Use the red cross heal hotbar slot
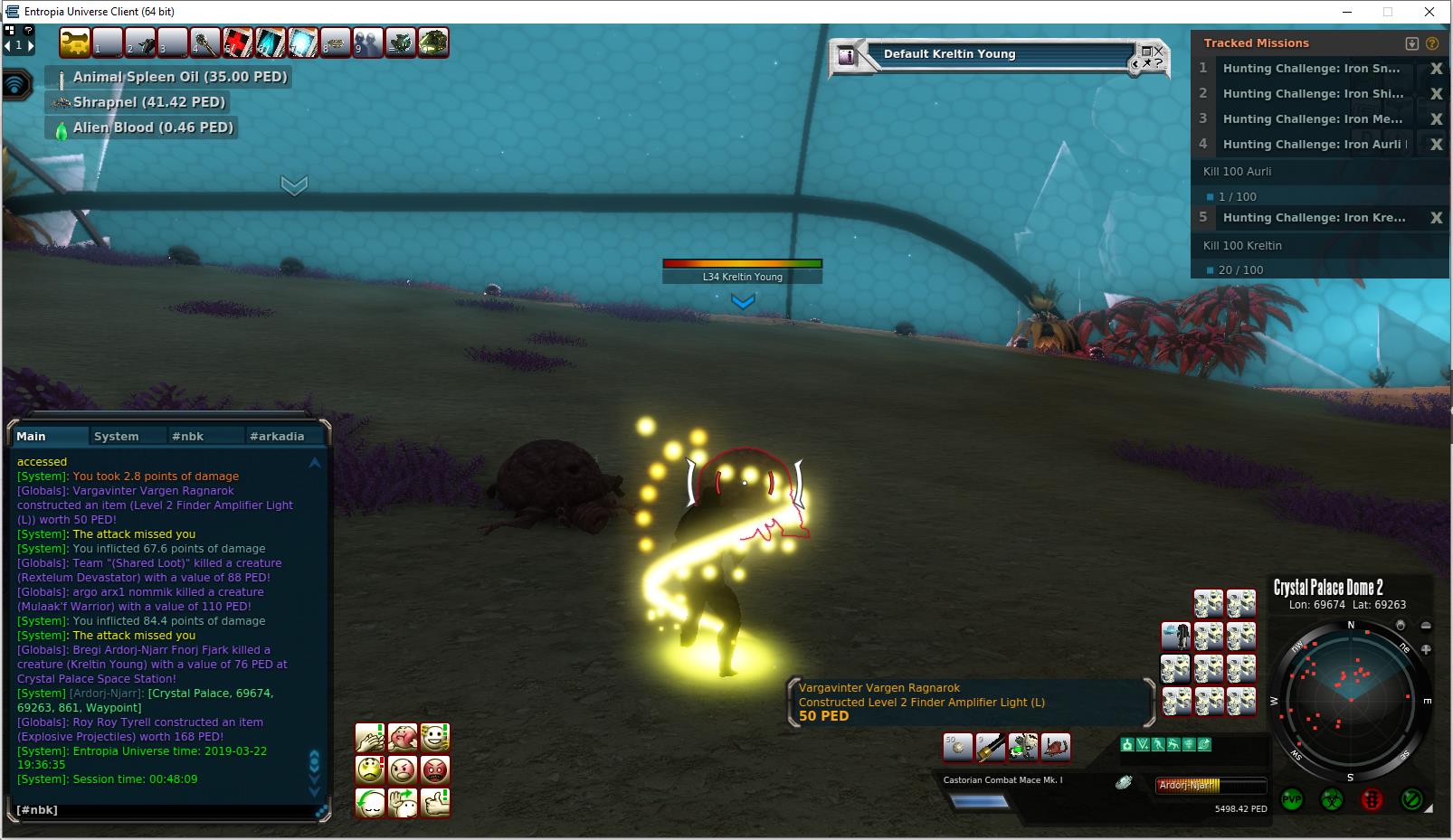Screen dimensions: 1453x840 click(x=238, y=42)
